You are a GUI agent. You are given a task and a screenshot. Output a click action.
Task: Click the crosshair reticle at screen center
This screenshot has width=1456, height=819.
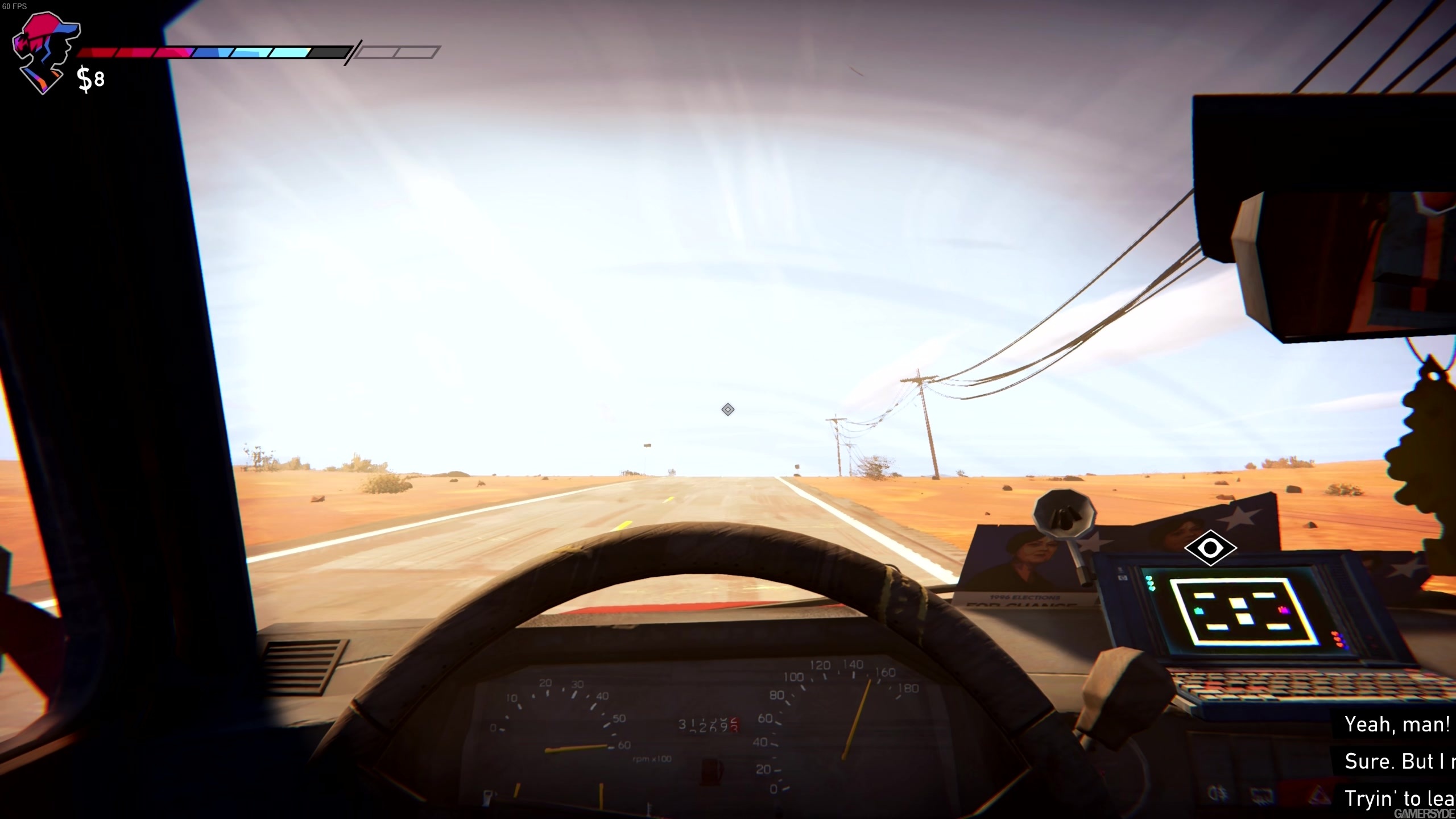coord(729,409)
